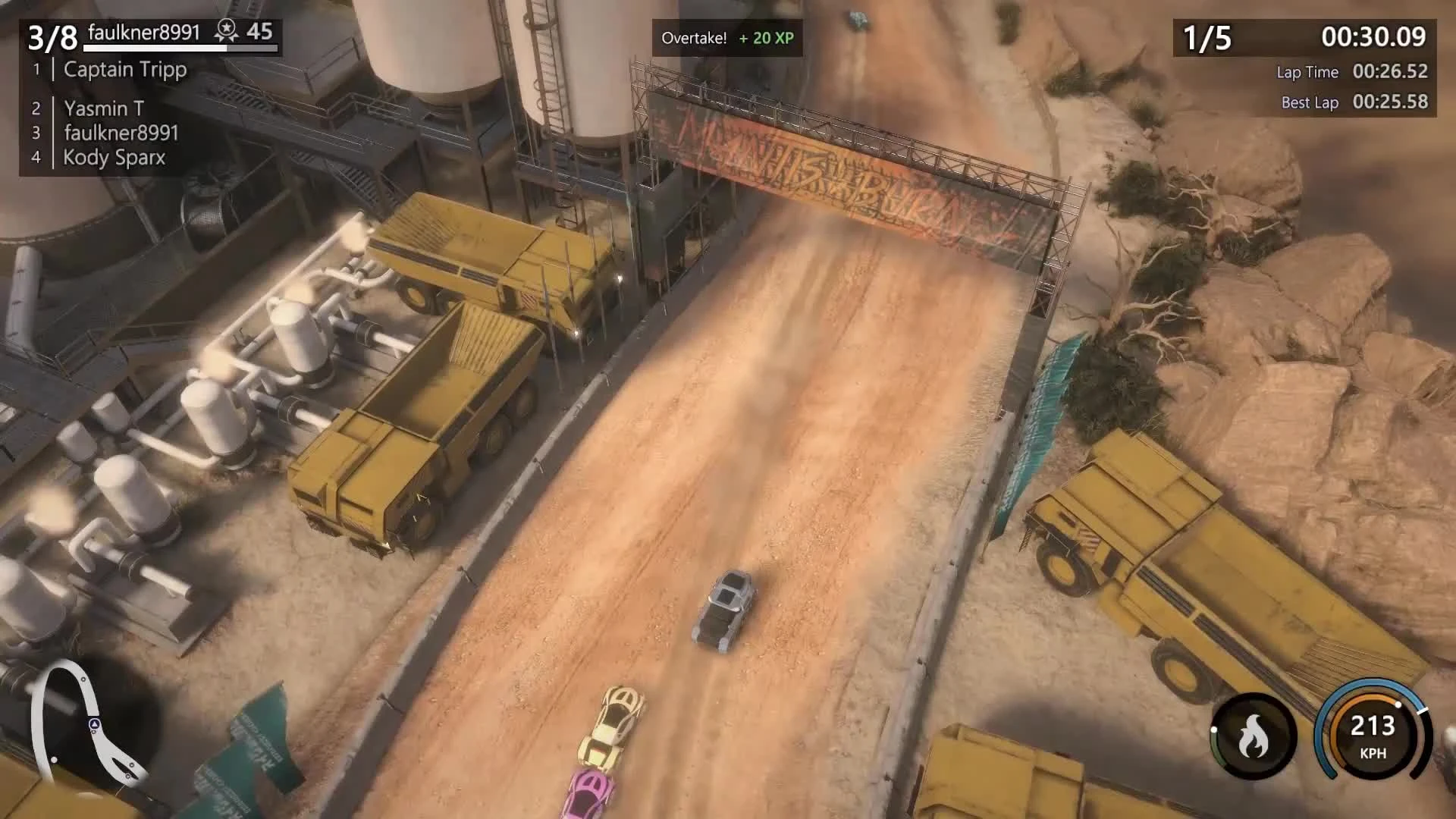Click the Kody Sparx leaderboard entry

click(112, 158)
